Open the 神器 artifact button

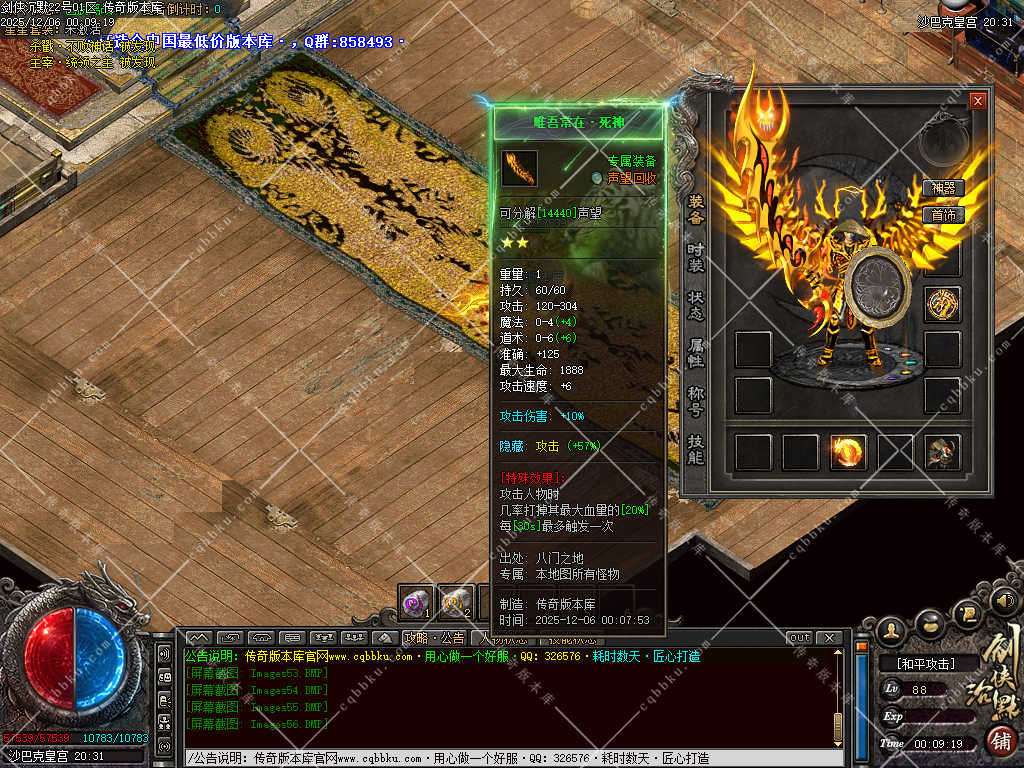[x=943, y=188]
